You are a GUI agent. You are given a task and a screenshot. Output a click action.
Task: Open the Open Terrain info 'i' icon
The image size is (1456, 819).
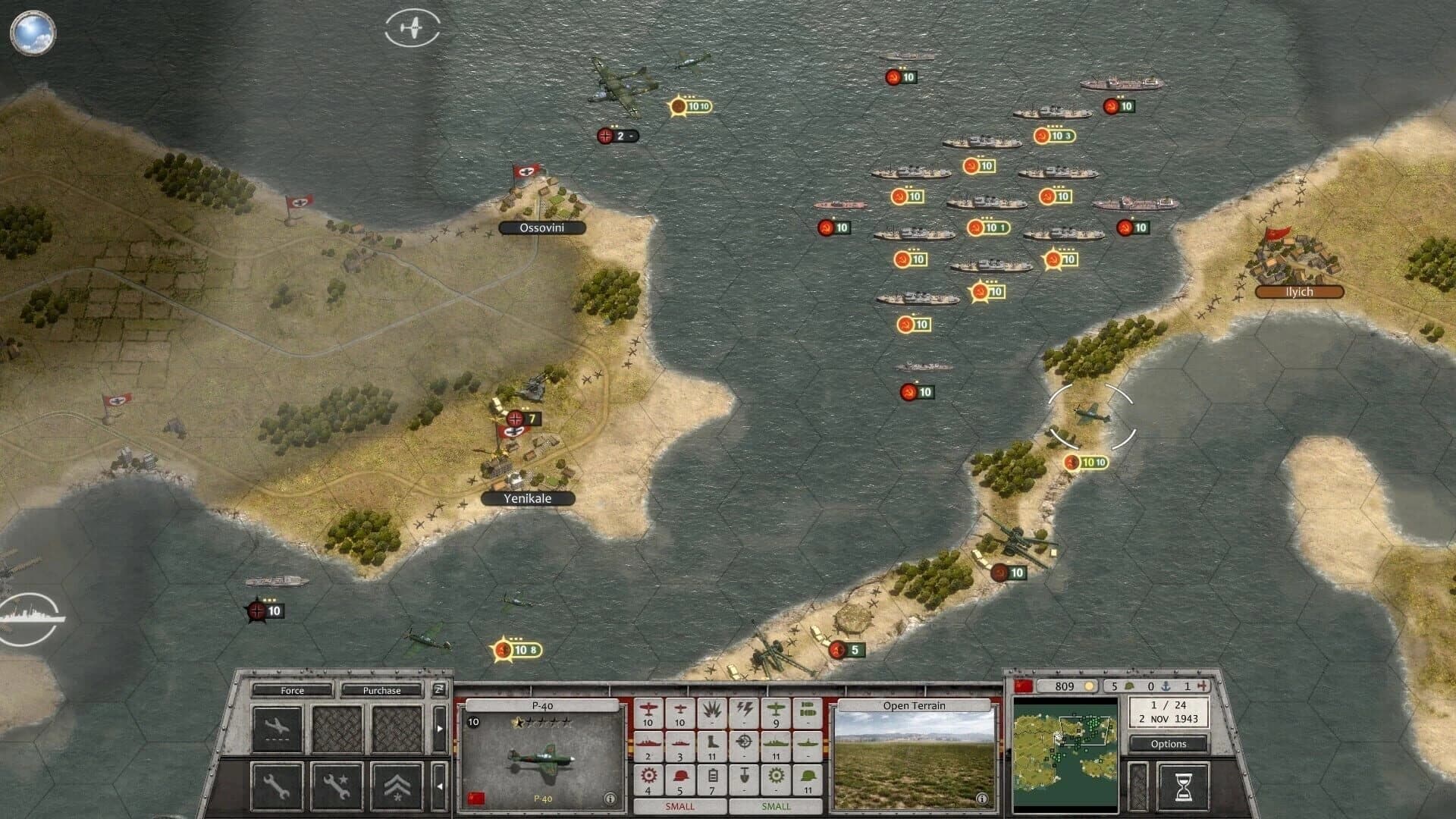pos(984,797)
